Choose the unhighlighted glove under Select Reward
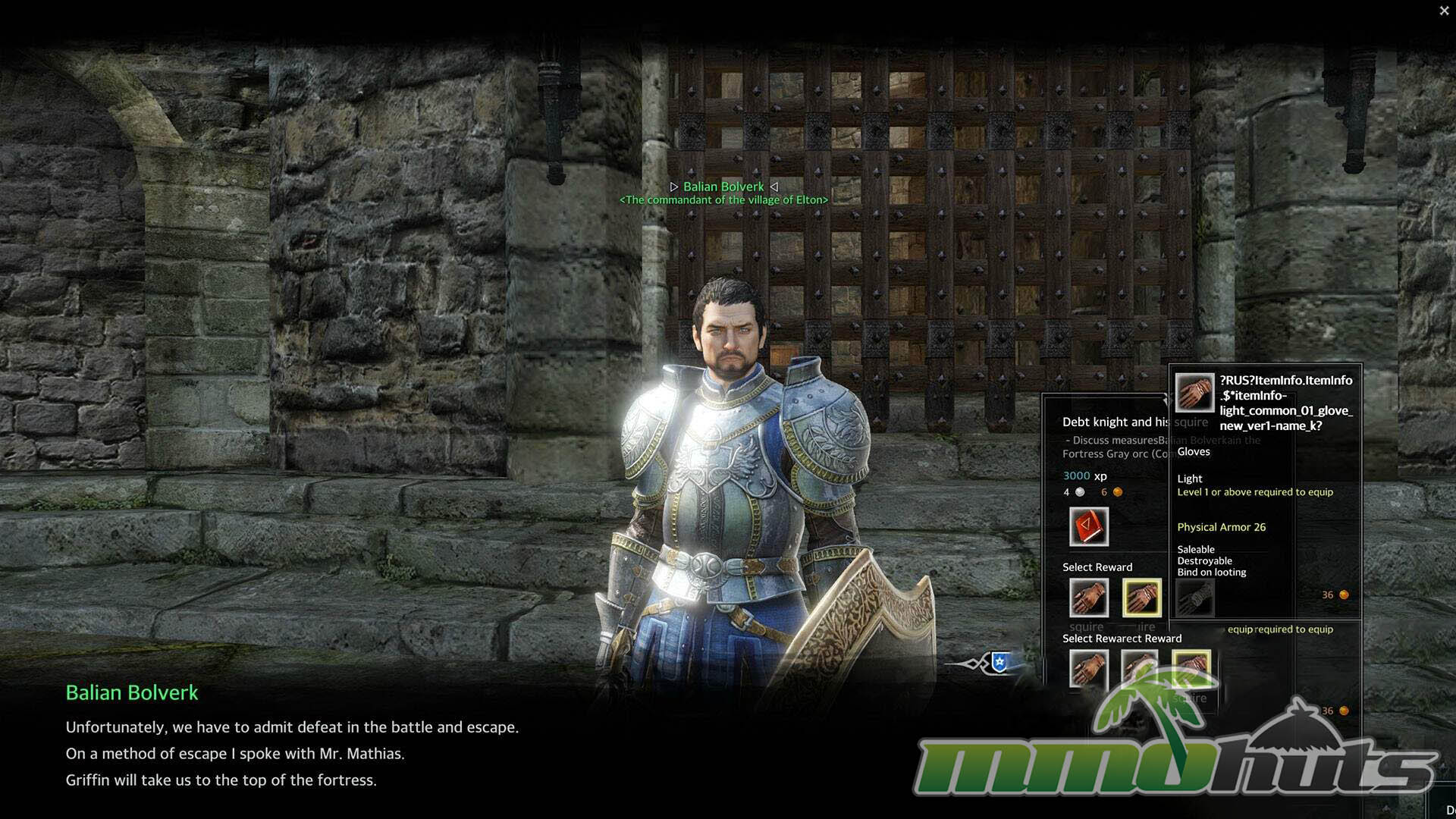The width and height of the screenshot is (1456, 819). pos(1088,598)
